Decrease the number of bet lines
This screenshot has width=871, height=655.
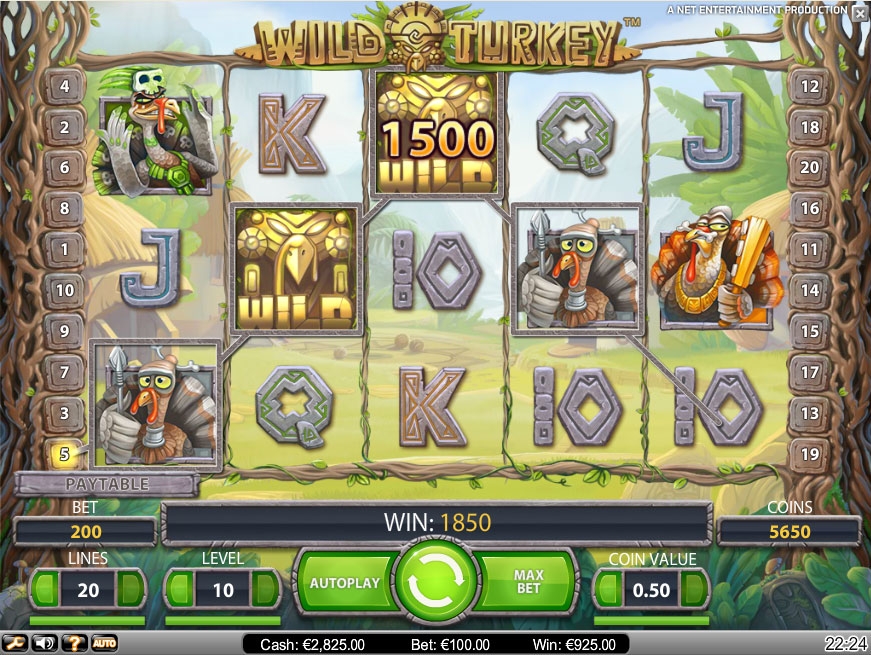point(45,590)
